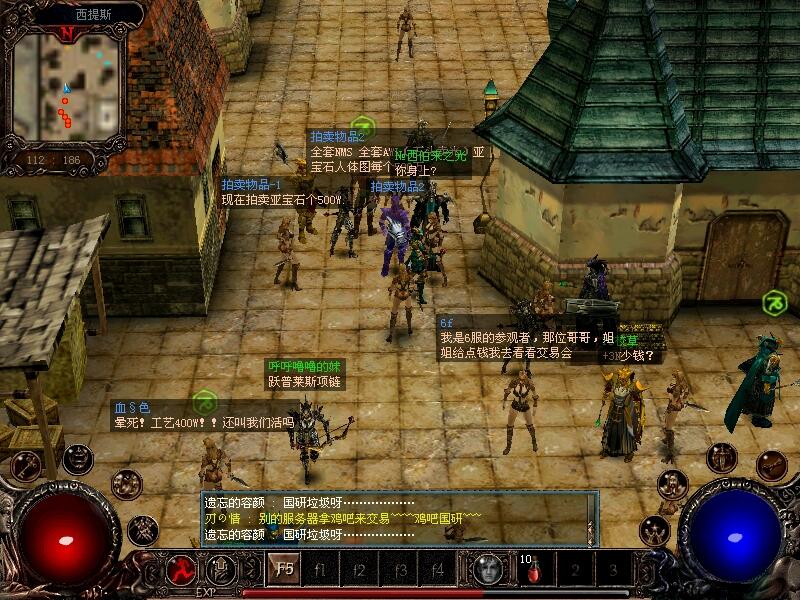800x600 pixels.
Task: Open the demon mask round button
Action: [x=78, y=459]
